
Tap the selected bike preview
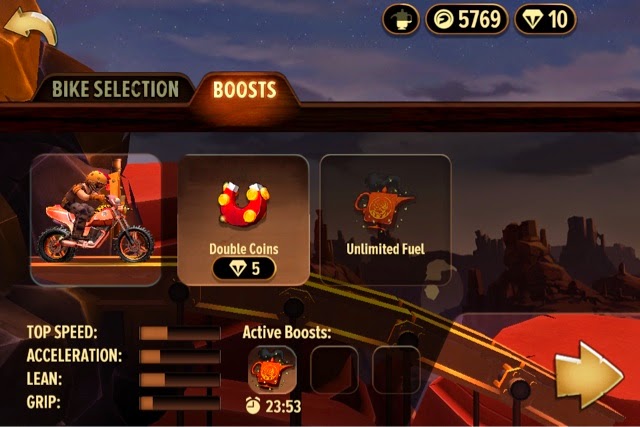(96, 220)
